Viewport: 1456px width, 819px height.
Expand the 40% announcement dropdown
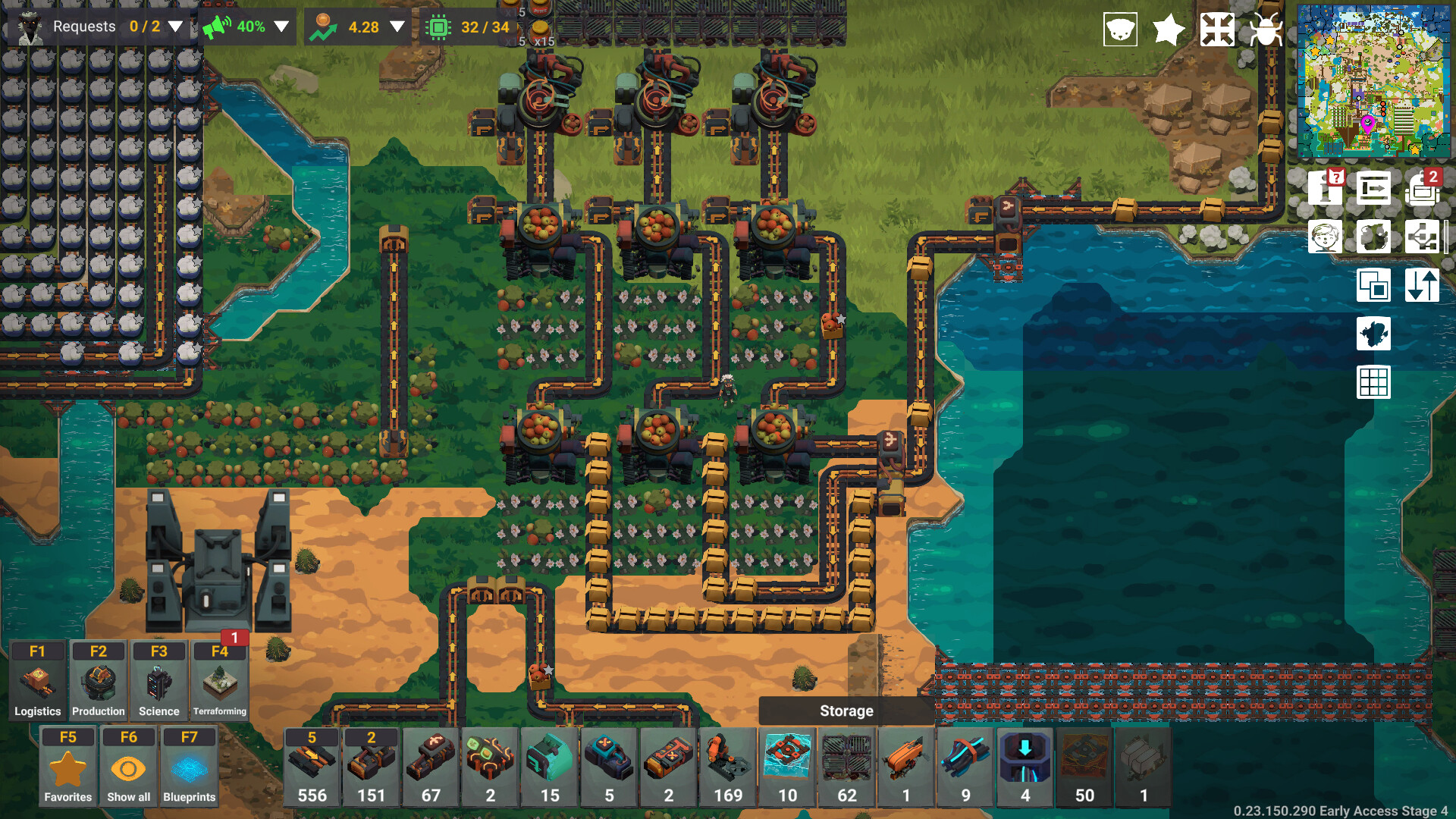pos(283,26)
